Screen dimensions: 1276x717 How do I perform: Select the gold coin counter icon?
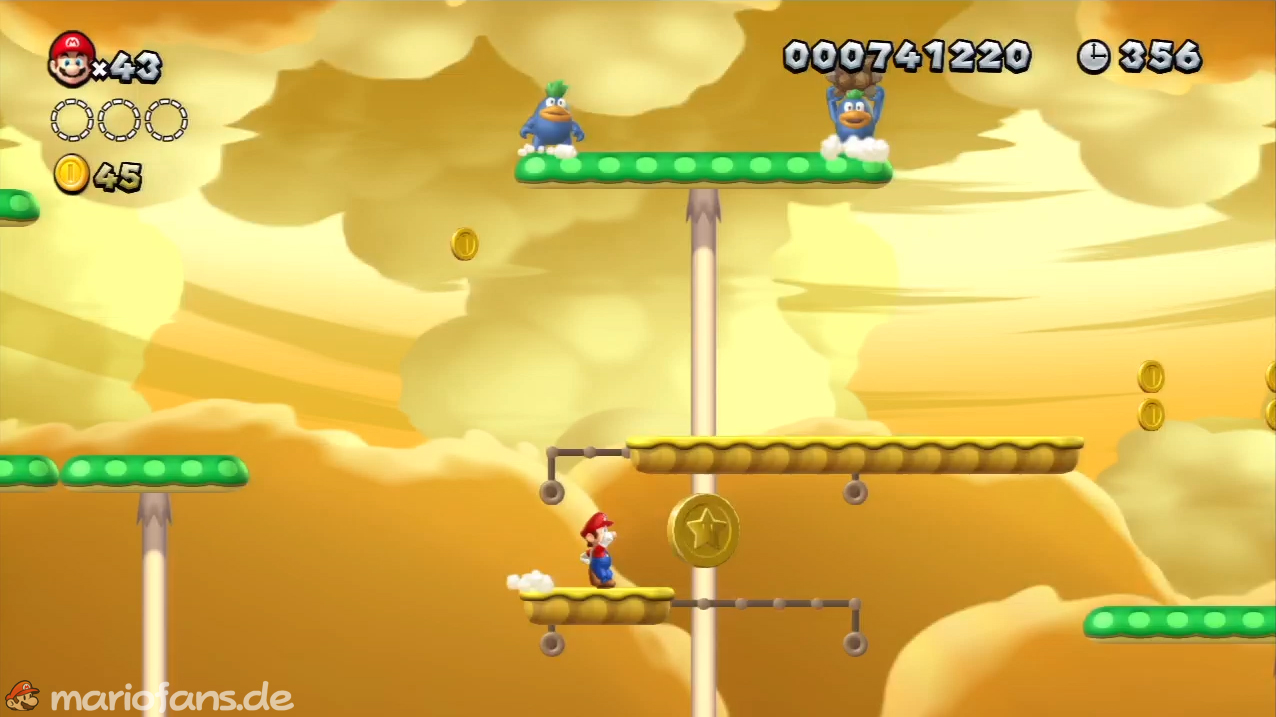[71, 174]
